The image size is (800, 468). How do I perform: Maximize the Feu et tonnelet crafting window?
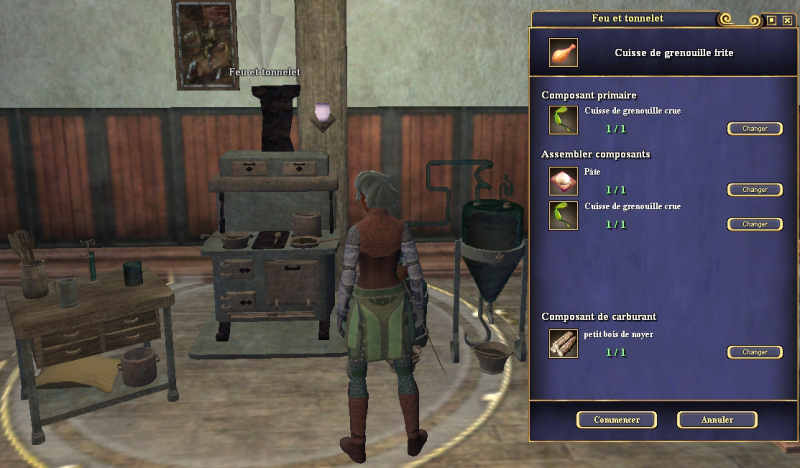click(x=771, y=19)
